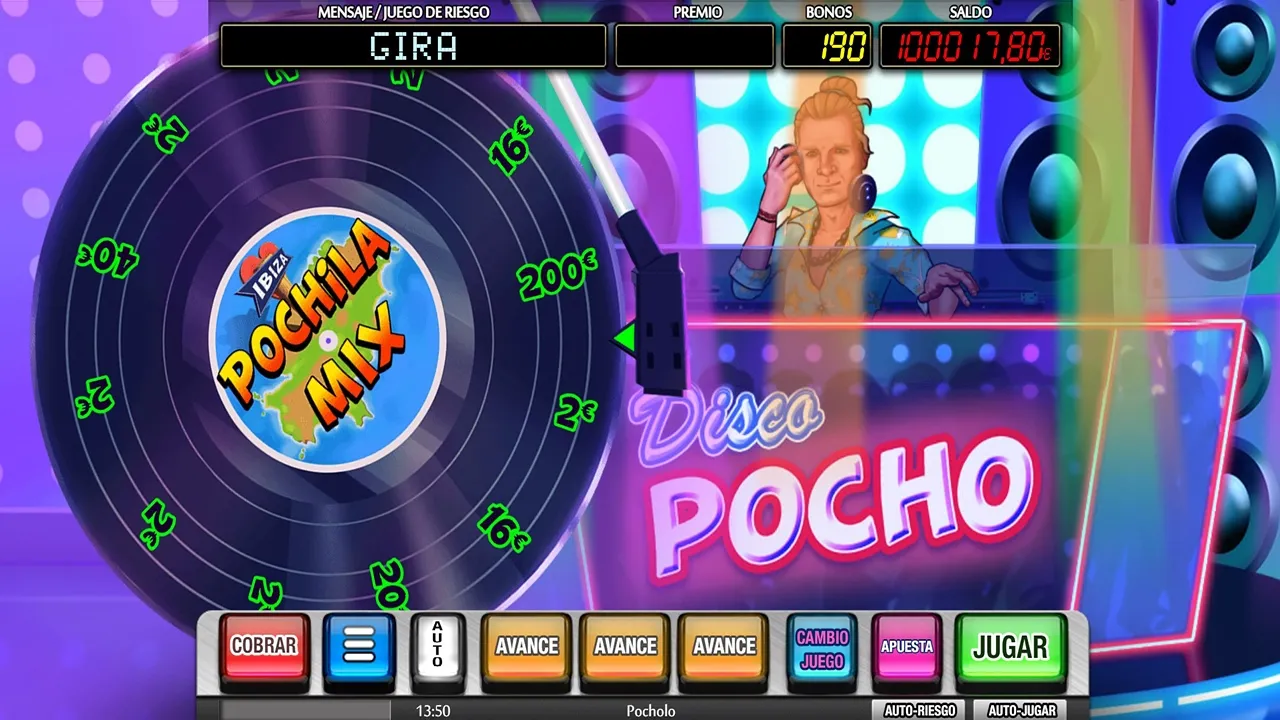Toggle automatic play with the AUTO key

coord(436,648)
